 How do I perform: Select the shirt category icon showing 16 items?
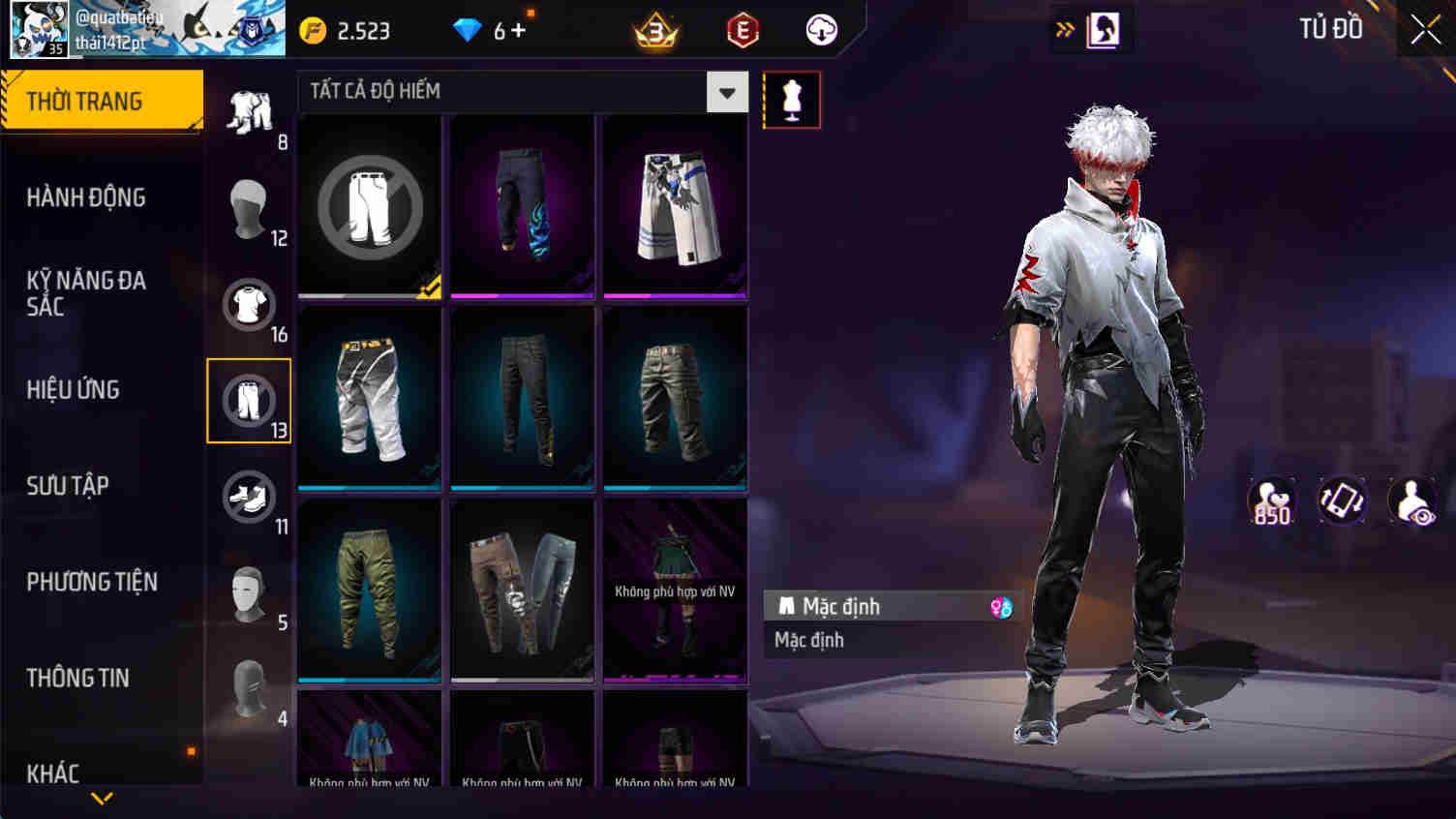click(x=249, y=305)
